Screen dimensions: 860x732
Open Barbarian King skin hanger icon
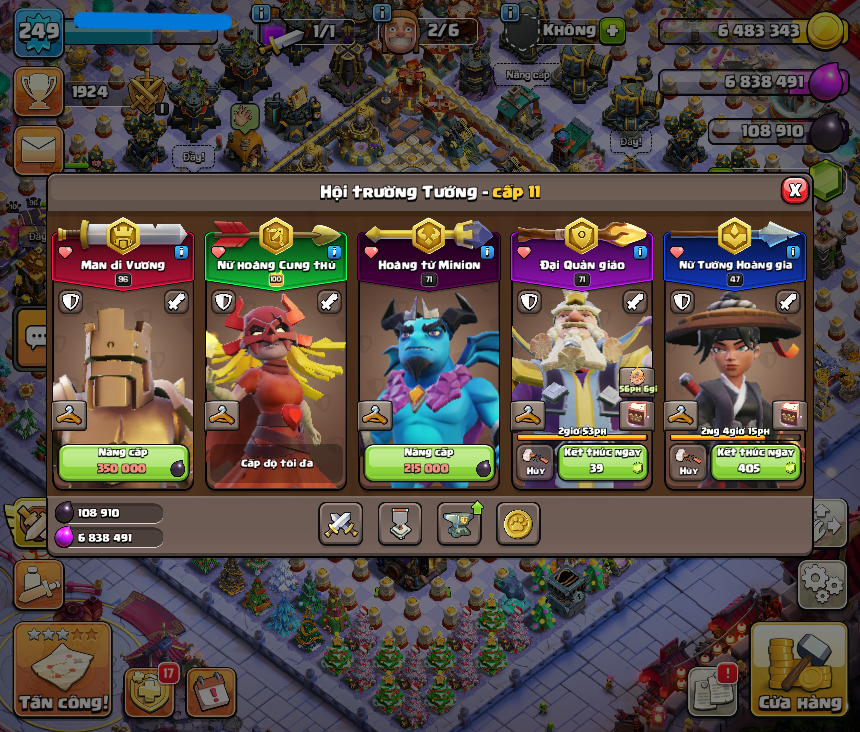pos(69,415)
